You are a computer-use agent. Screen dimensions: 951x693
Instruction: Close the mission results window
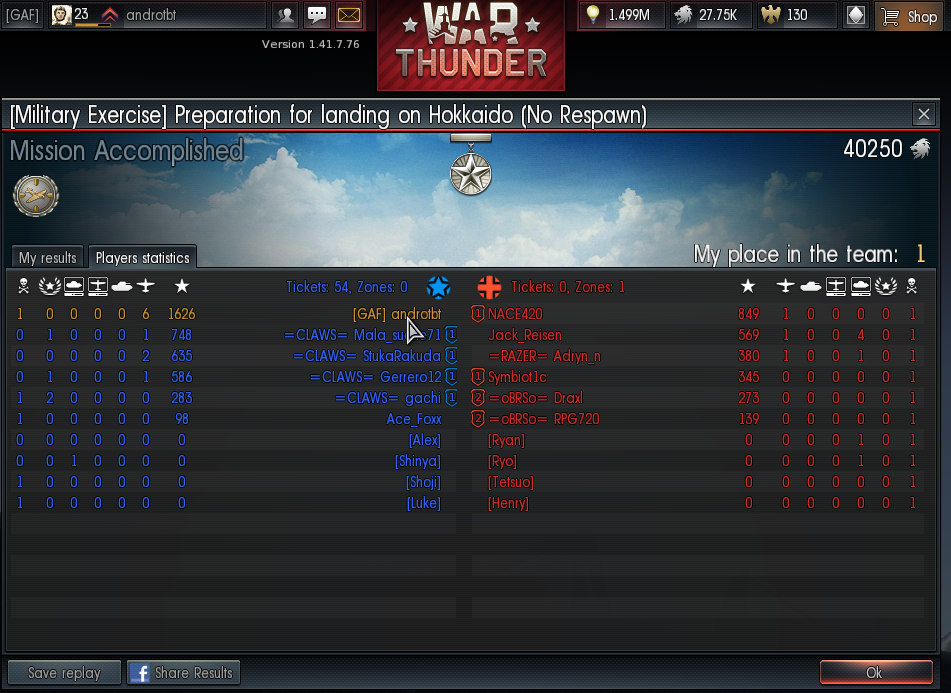coord(924,114)
